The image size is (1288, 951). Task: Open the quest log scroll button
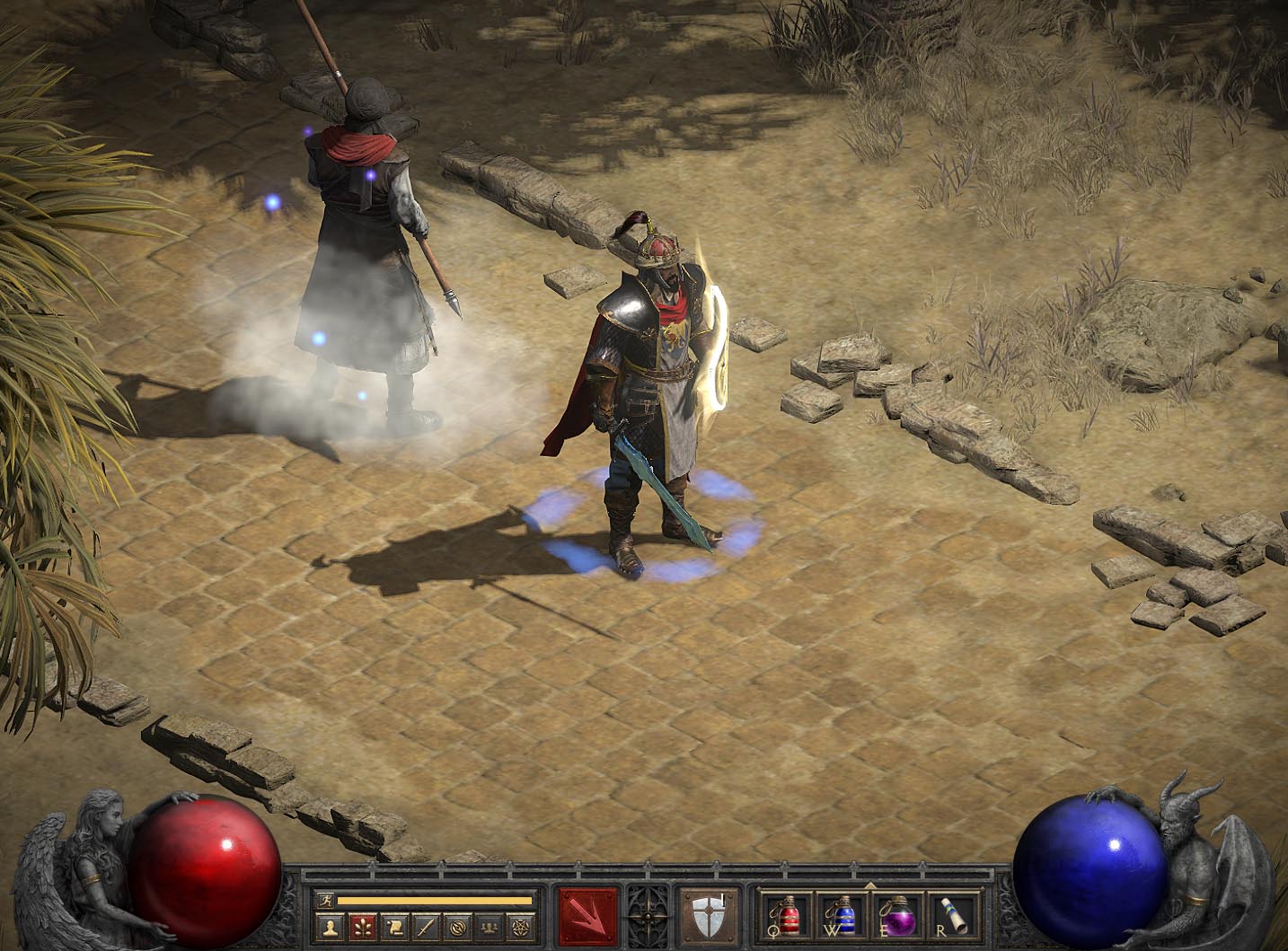tap(394, 926)
